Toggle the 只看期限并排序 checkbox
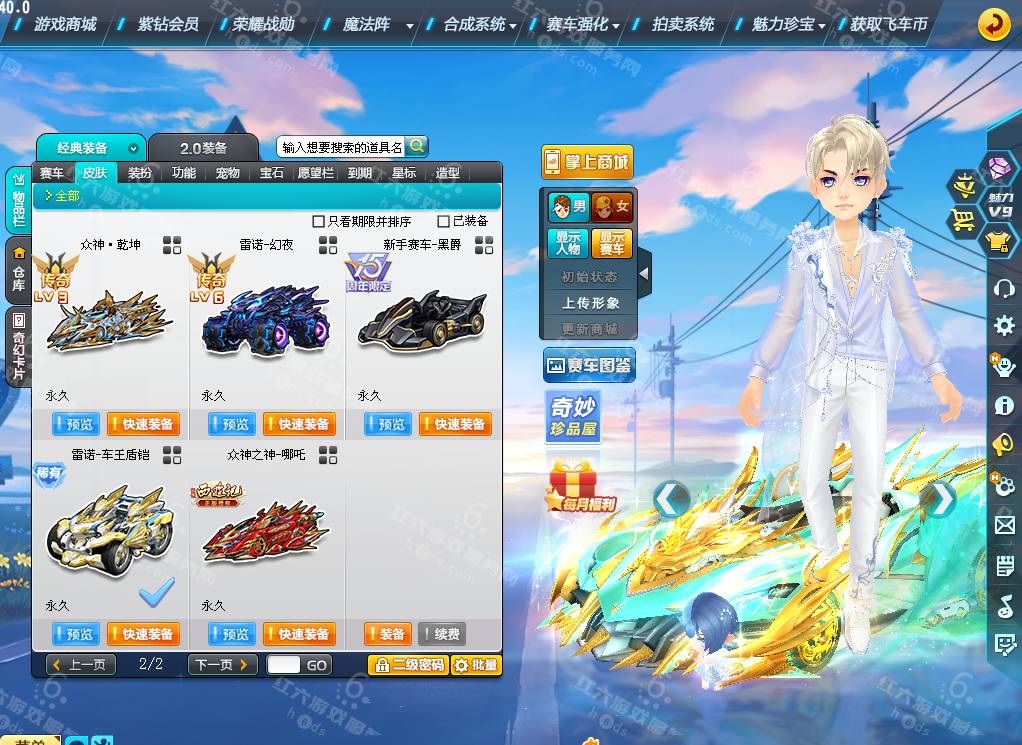 point(319,221)
